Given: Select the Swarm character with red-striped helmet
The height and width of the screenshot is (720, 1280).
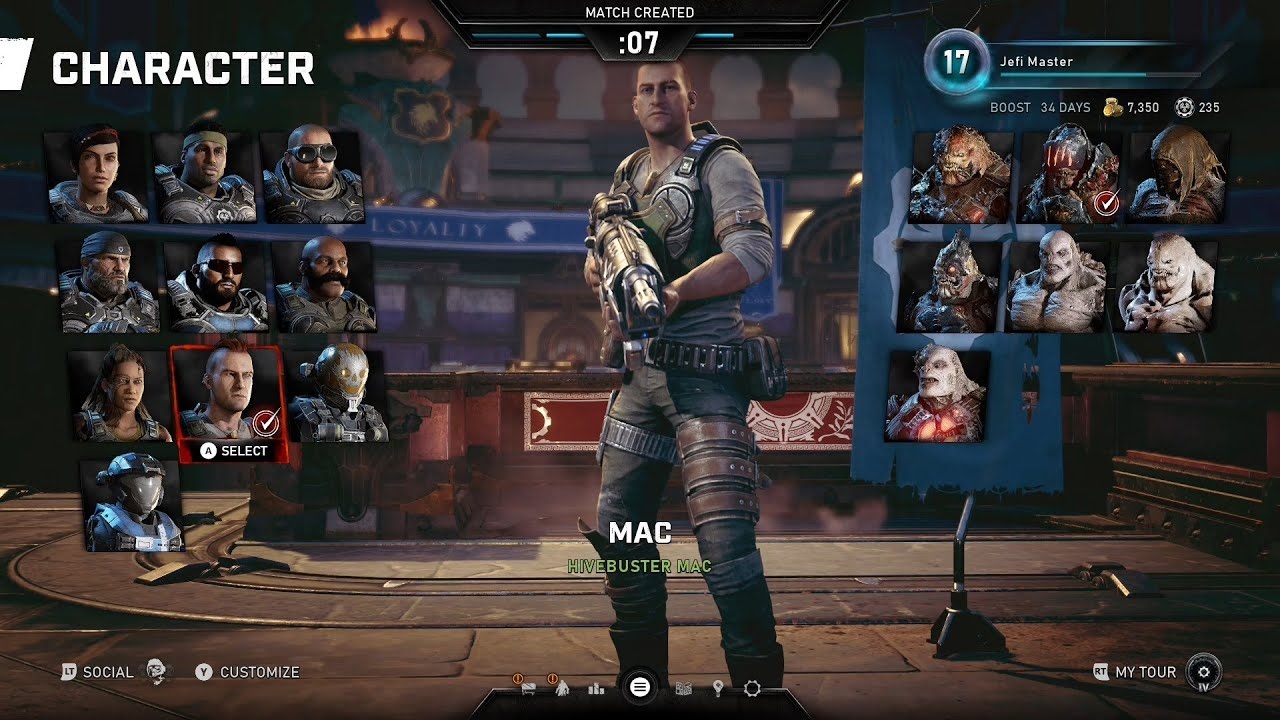Looking at the screenshot, I should pyautogui.click(x=1070, y=174).
